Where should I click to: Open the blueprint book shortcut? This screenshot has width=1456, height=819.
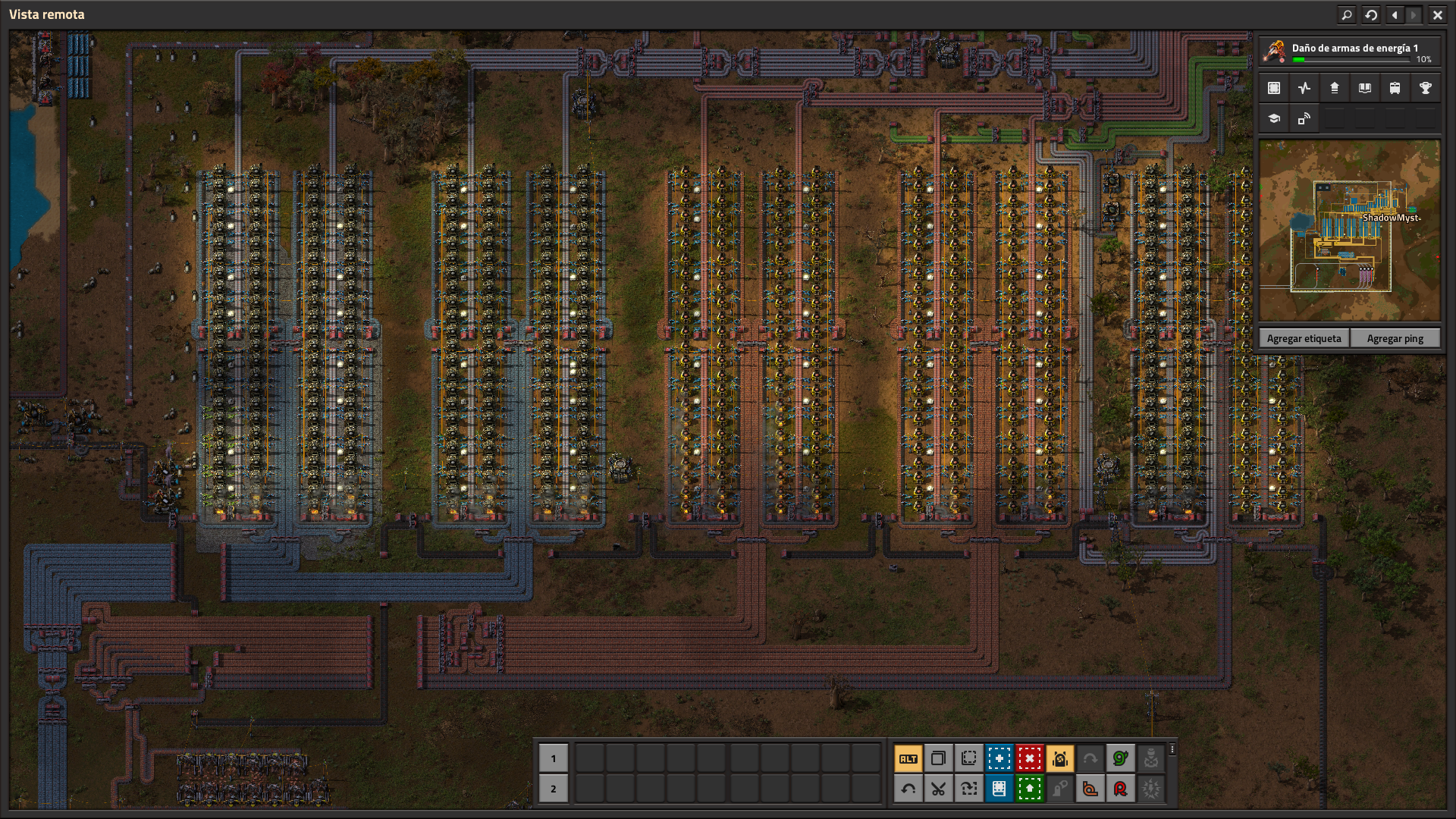[x=999, y=789]
